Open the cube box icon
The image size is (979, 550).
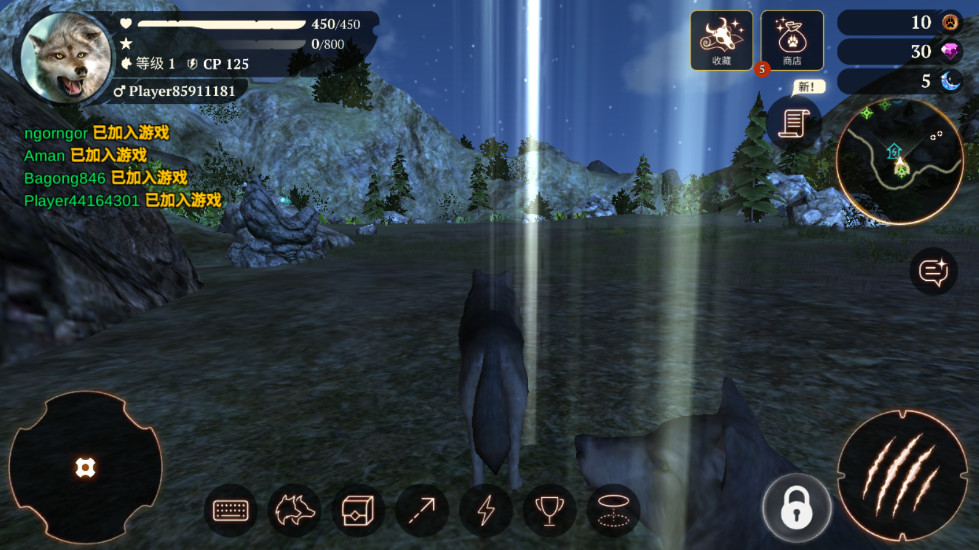click(358, 510)
